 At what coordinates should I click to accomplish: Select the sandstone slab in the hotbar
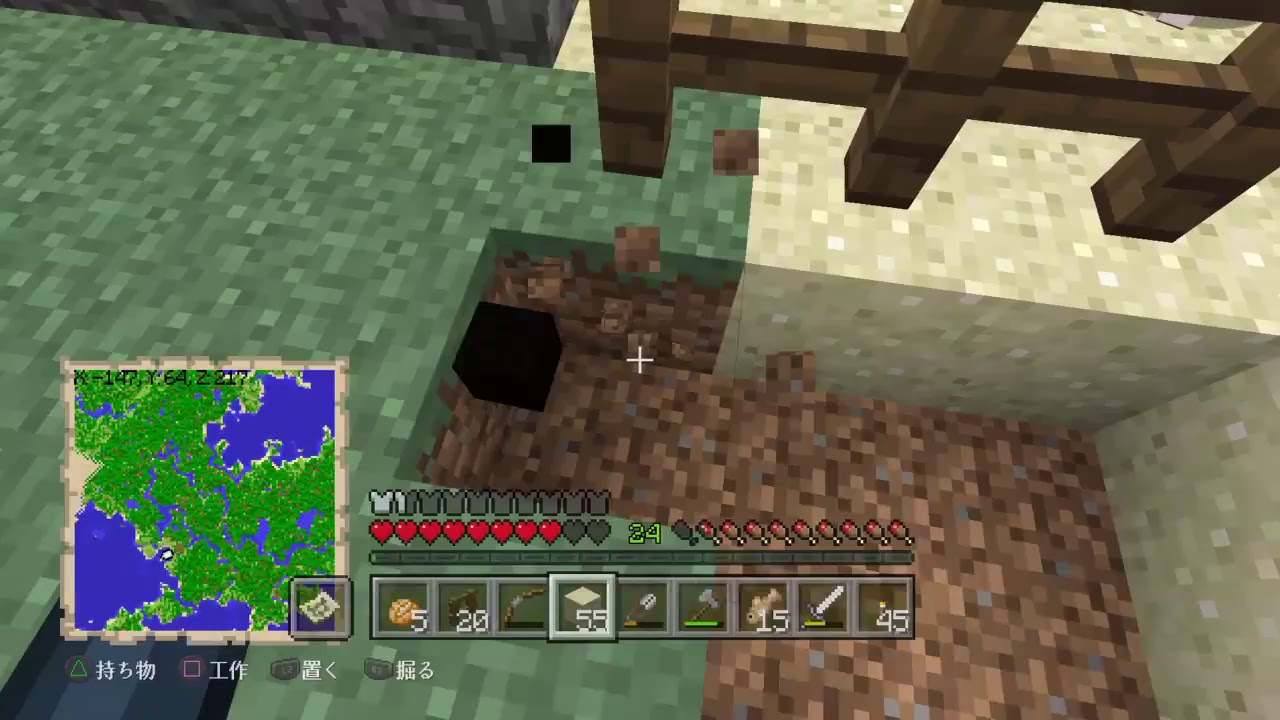tap(585, 608)
